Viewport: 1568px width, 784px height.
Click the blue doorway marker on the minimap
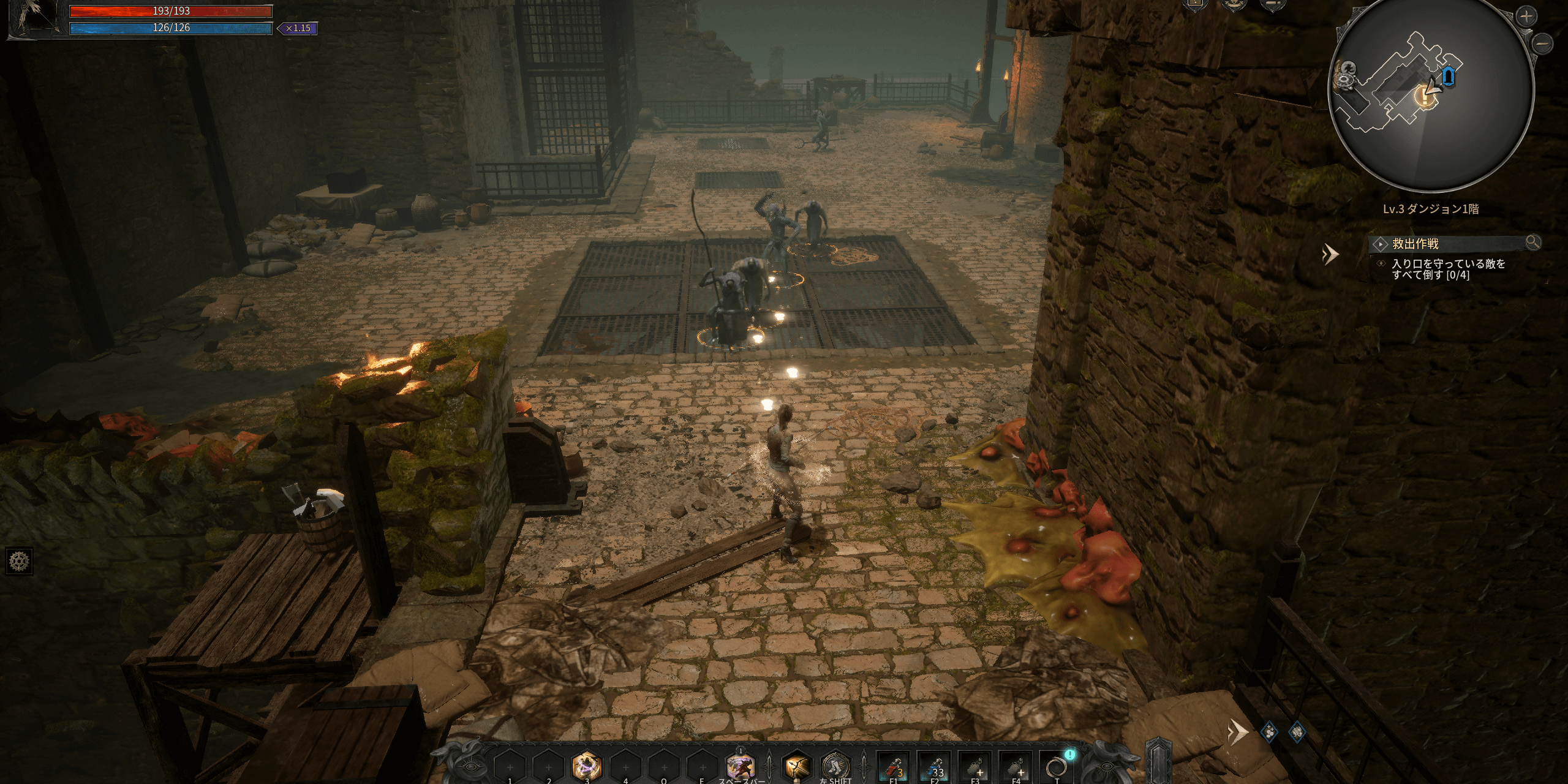(x=1449, y=77)
